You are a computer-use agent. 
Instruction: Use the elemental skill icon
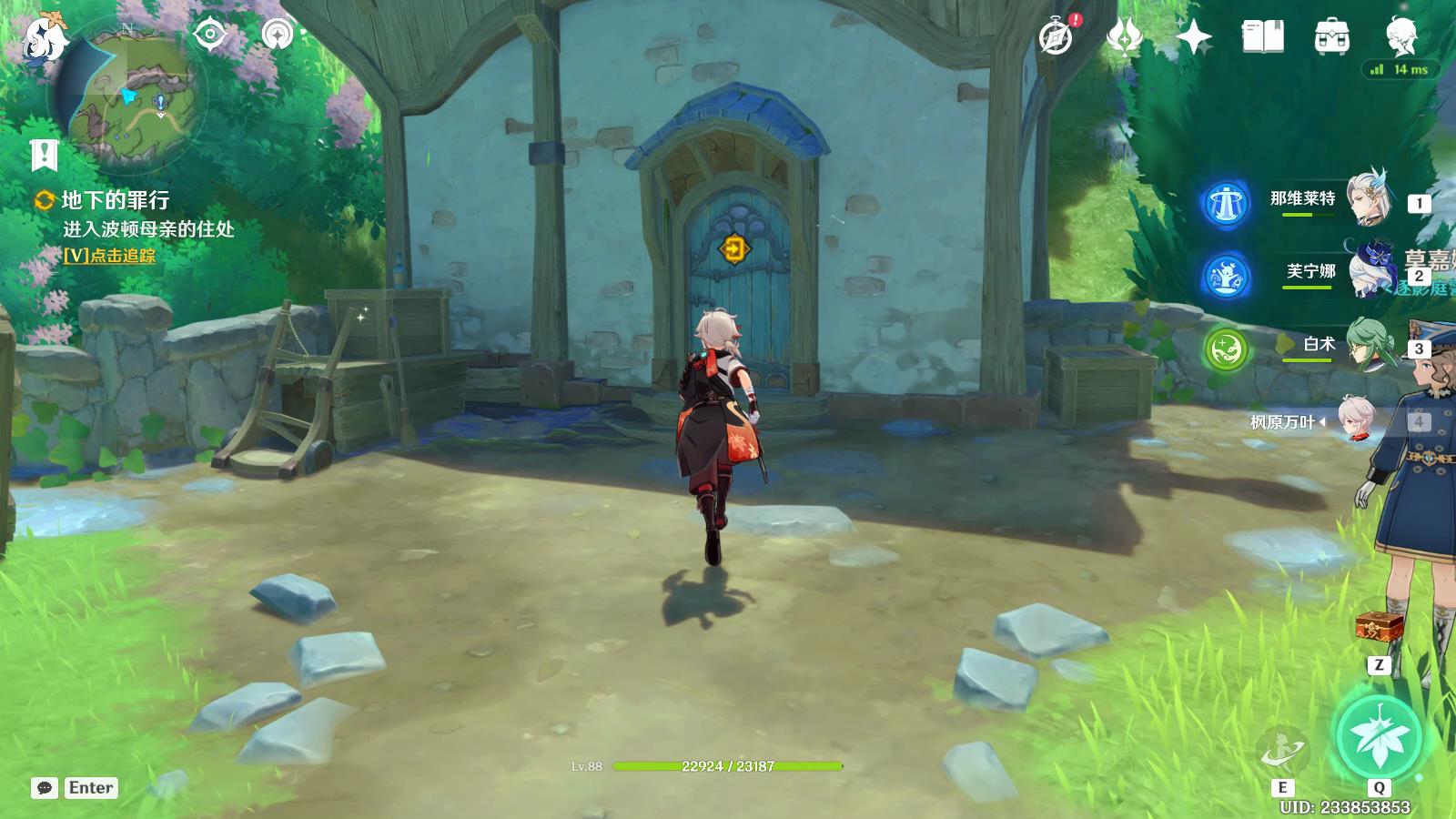(1282, 752)
